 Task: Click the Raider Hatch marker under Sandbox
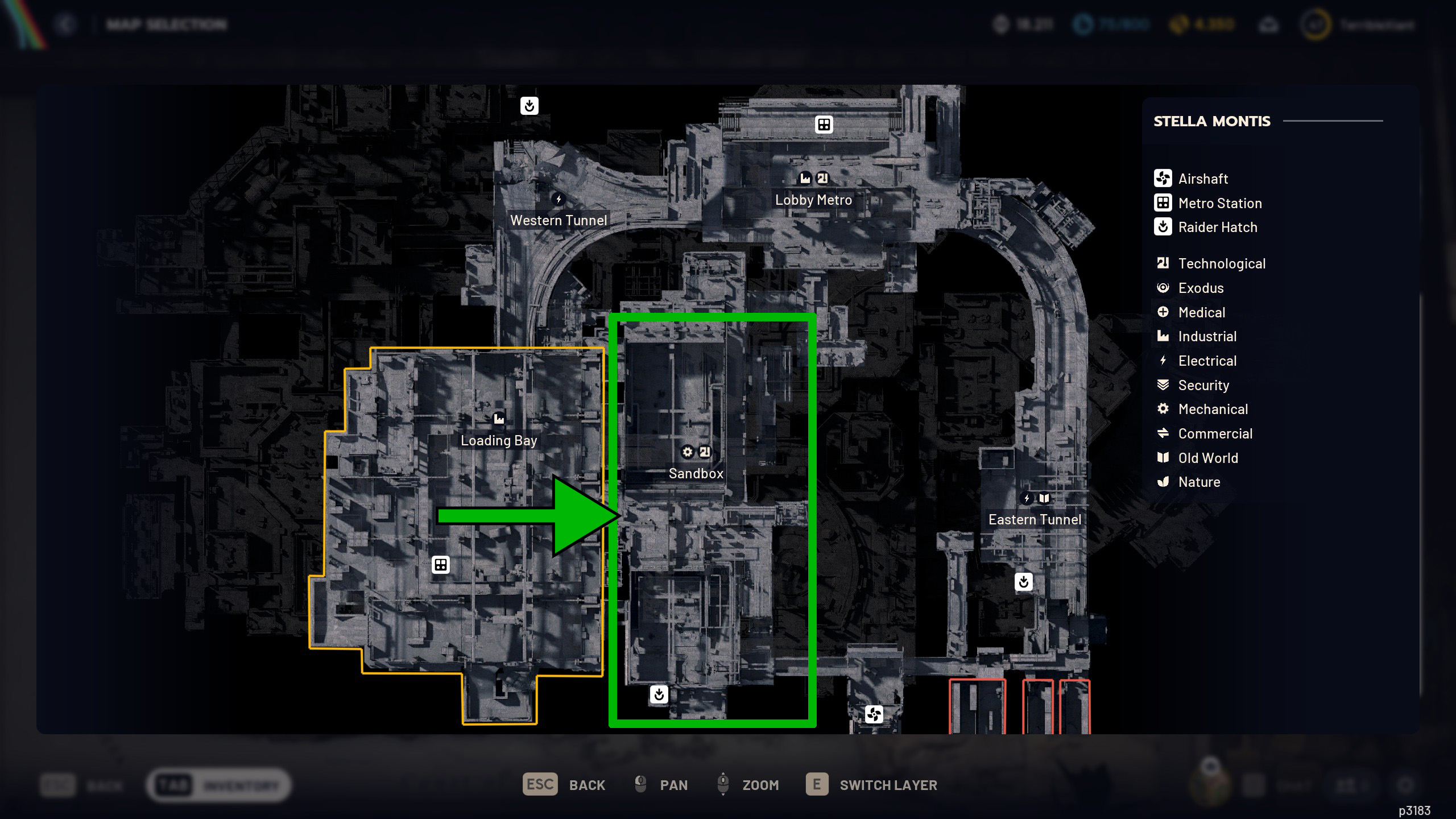(659, 694)
